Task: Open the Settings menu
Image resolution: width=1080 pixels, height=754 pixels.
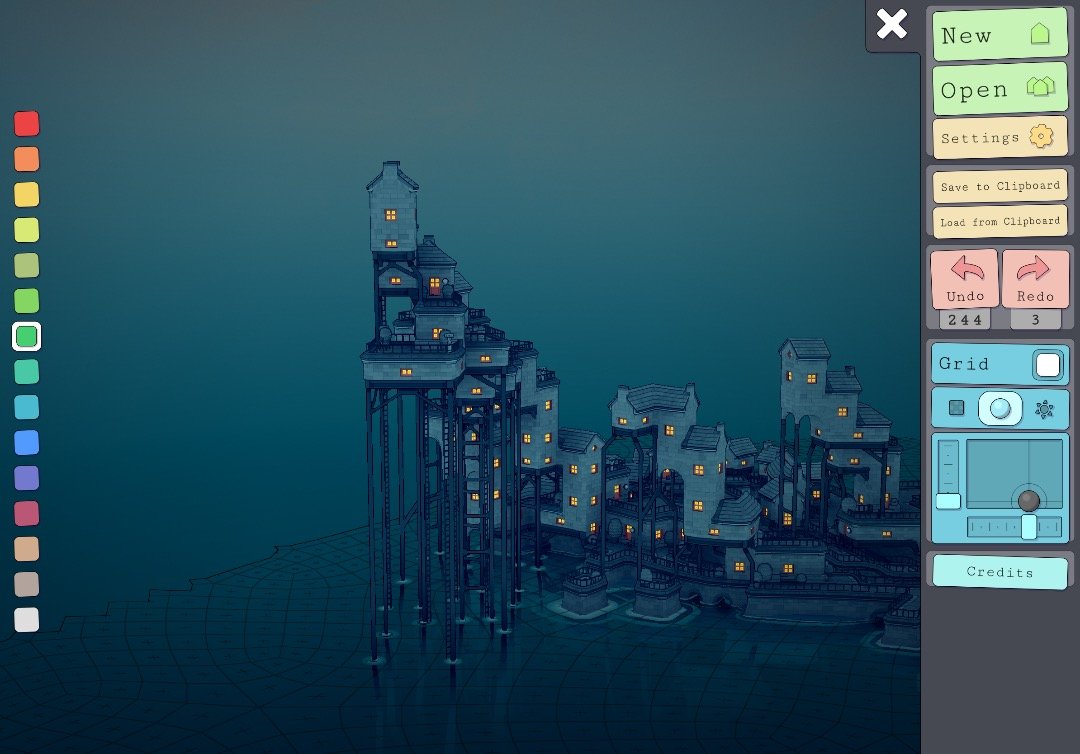Action: coord(999,137)
